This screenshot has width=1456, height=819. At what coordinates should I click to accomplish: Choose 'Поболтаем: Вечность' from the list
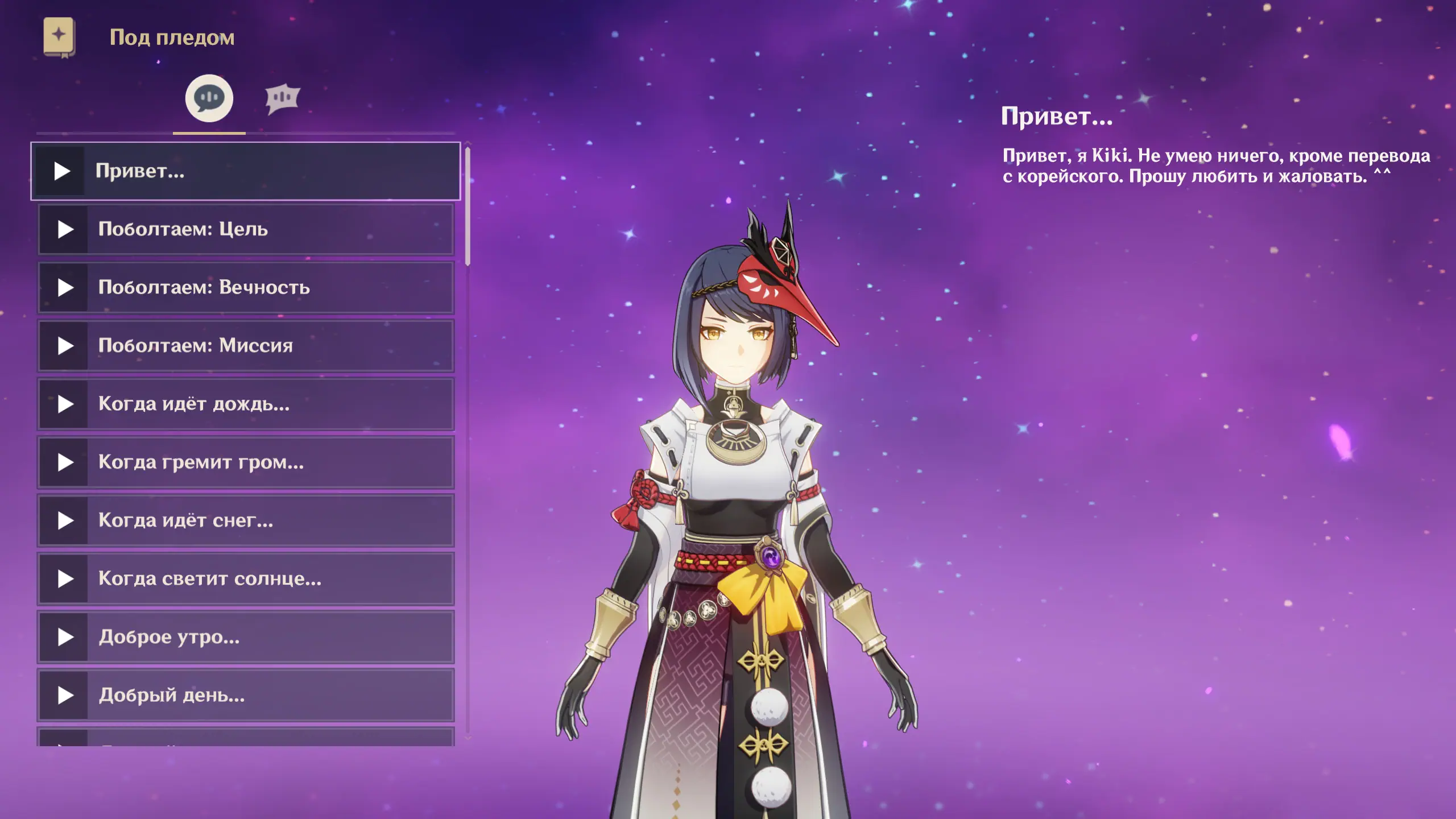point(246,288)
